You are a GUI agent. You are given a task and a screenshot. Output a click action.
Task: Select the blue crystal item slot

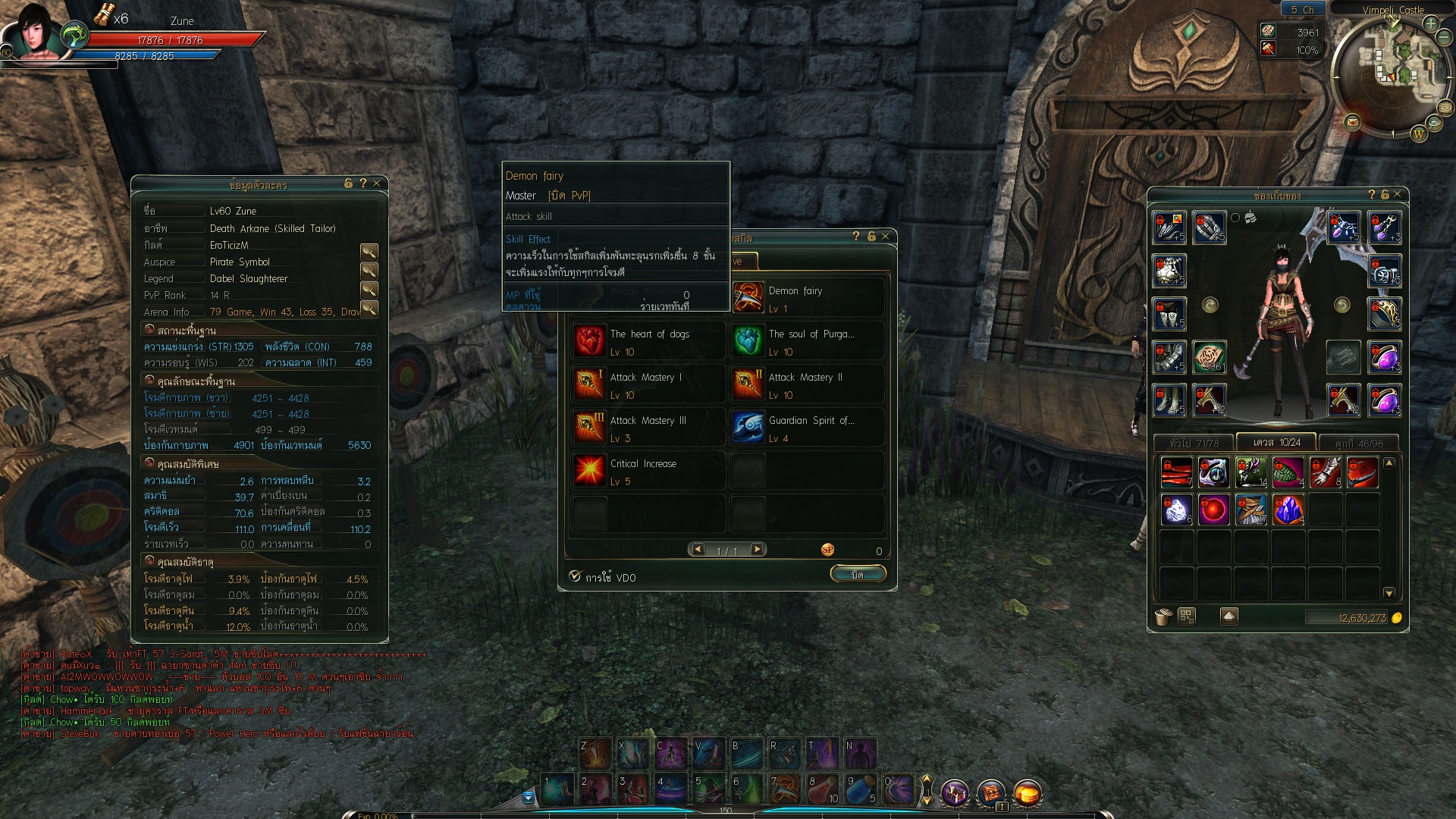pos(1288,510)
